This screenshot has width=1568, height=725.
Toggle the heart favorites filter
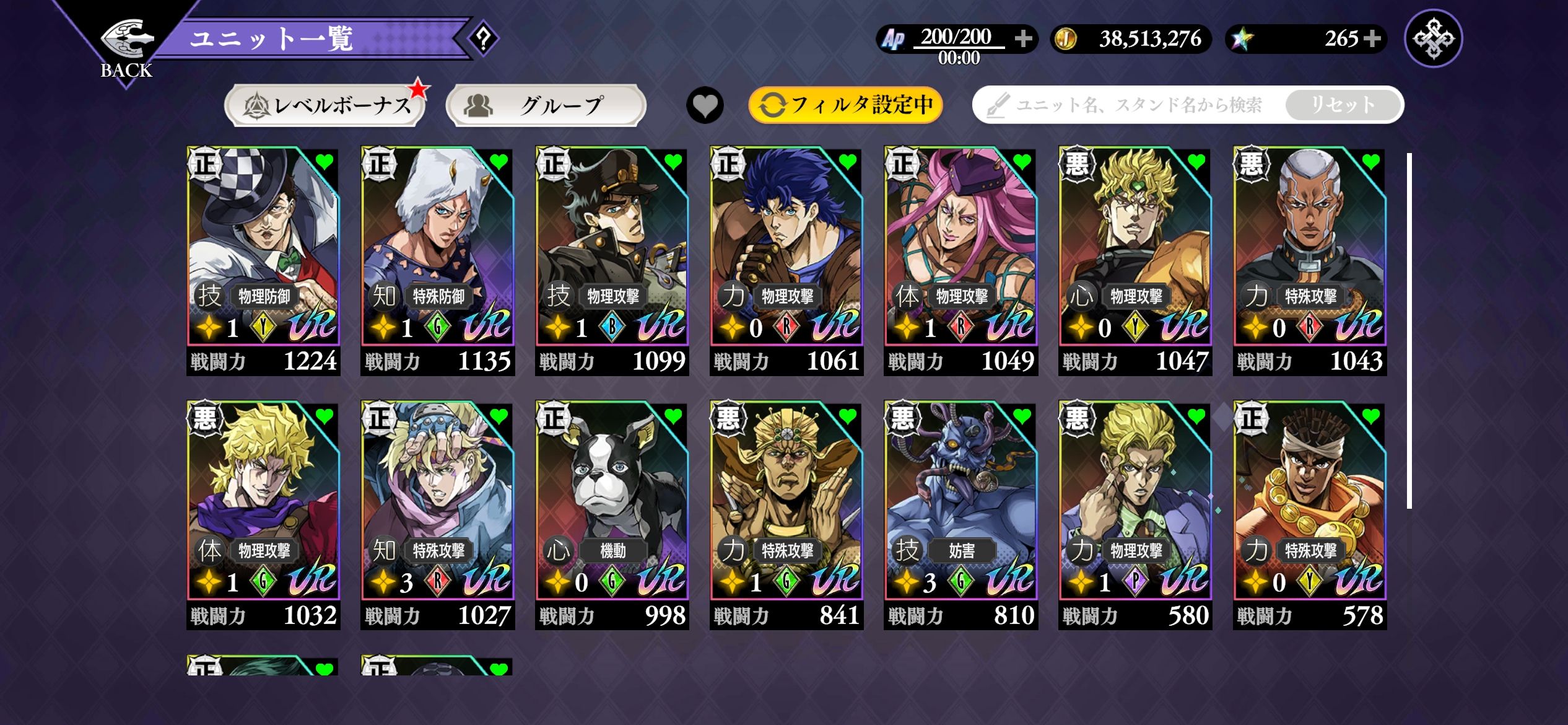pyautogui.click(x=705, y=105)
